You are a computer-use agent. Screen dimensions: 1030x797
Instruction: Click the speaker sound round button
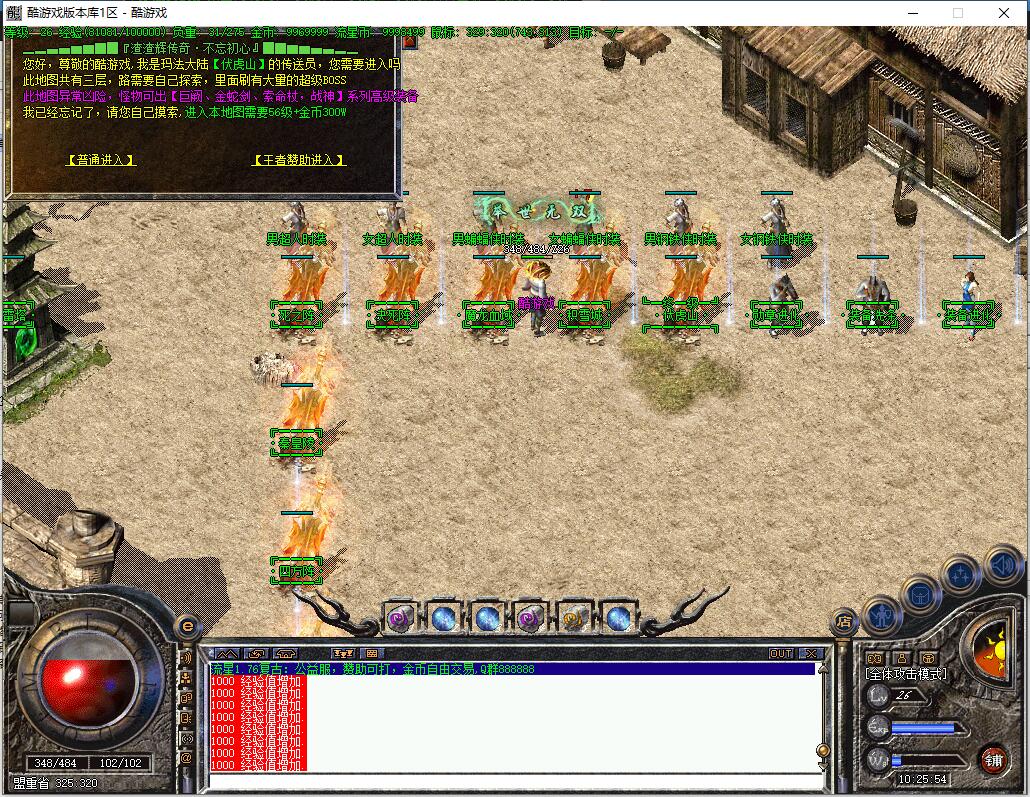click(1001, 566)
